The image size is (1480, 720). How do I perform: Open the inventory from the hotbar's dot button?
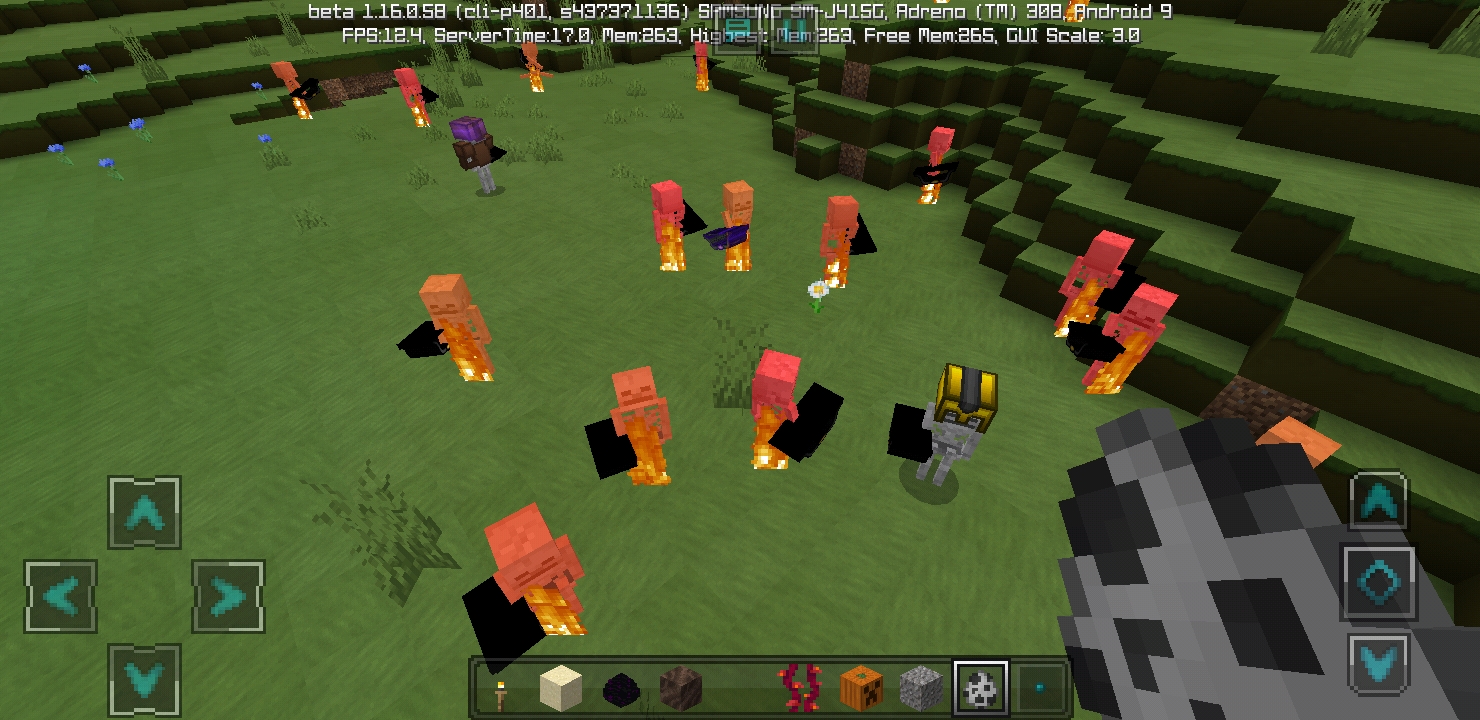point(1040,688)
